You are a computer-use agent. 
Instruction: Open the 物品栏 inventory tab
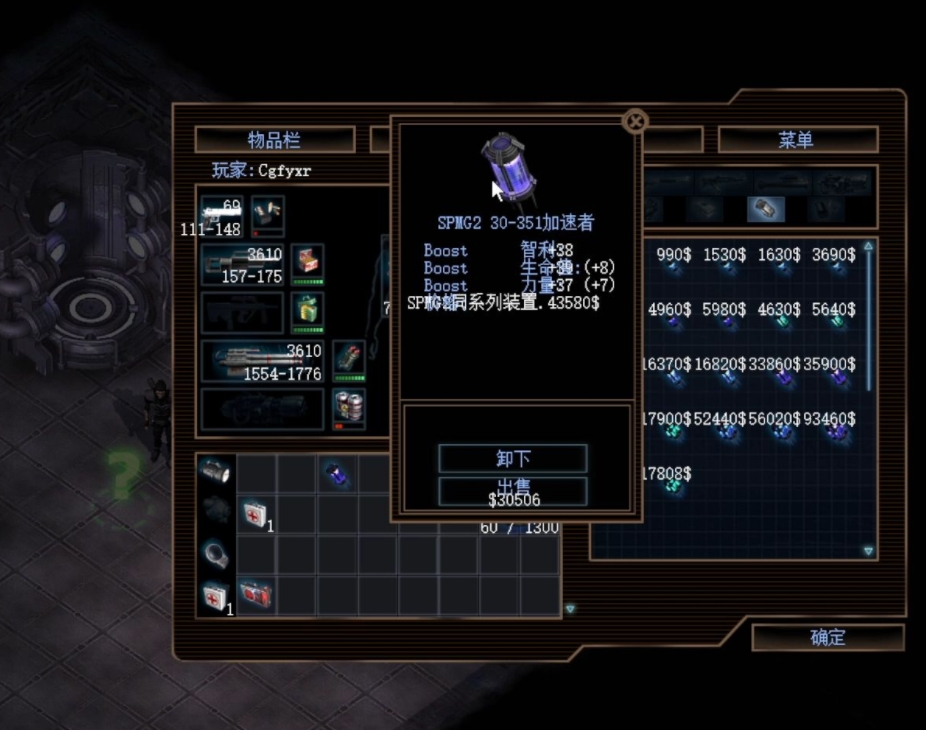pyautogui.click(x=274, y=140)
